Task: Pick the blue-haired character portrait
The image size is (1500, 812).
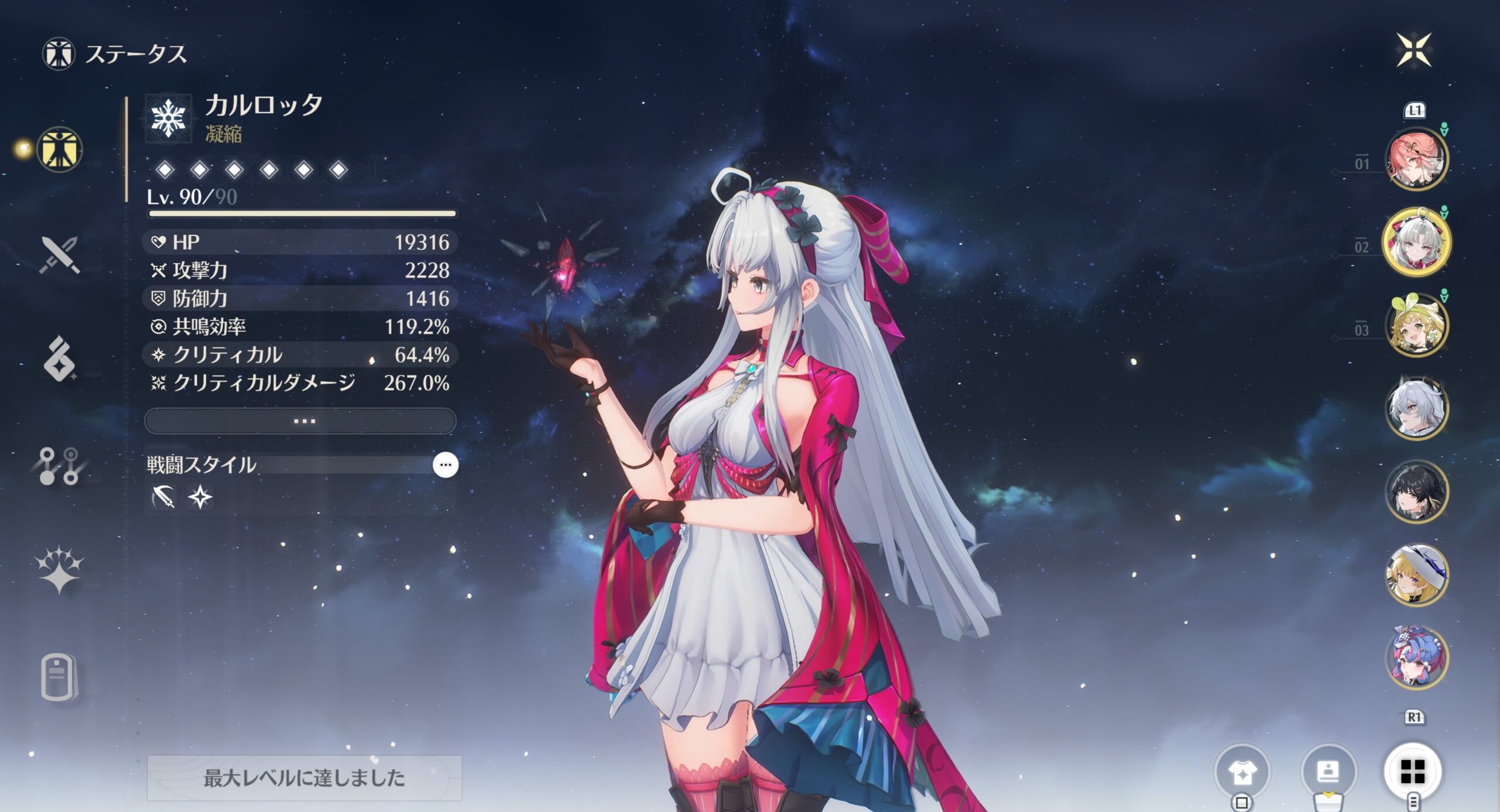Action: [x=1416, y=657]
